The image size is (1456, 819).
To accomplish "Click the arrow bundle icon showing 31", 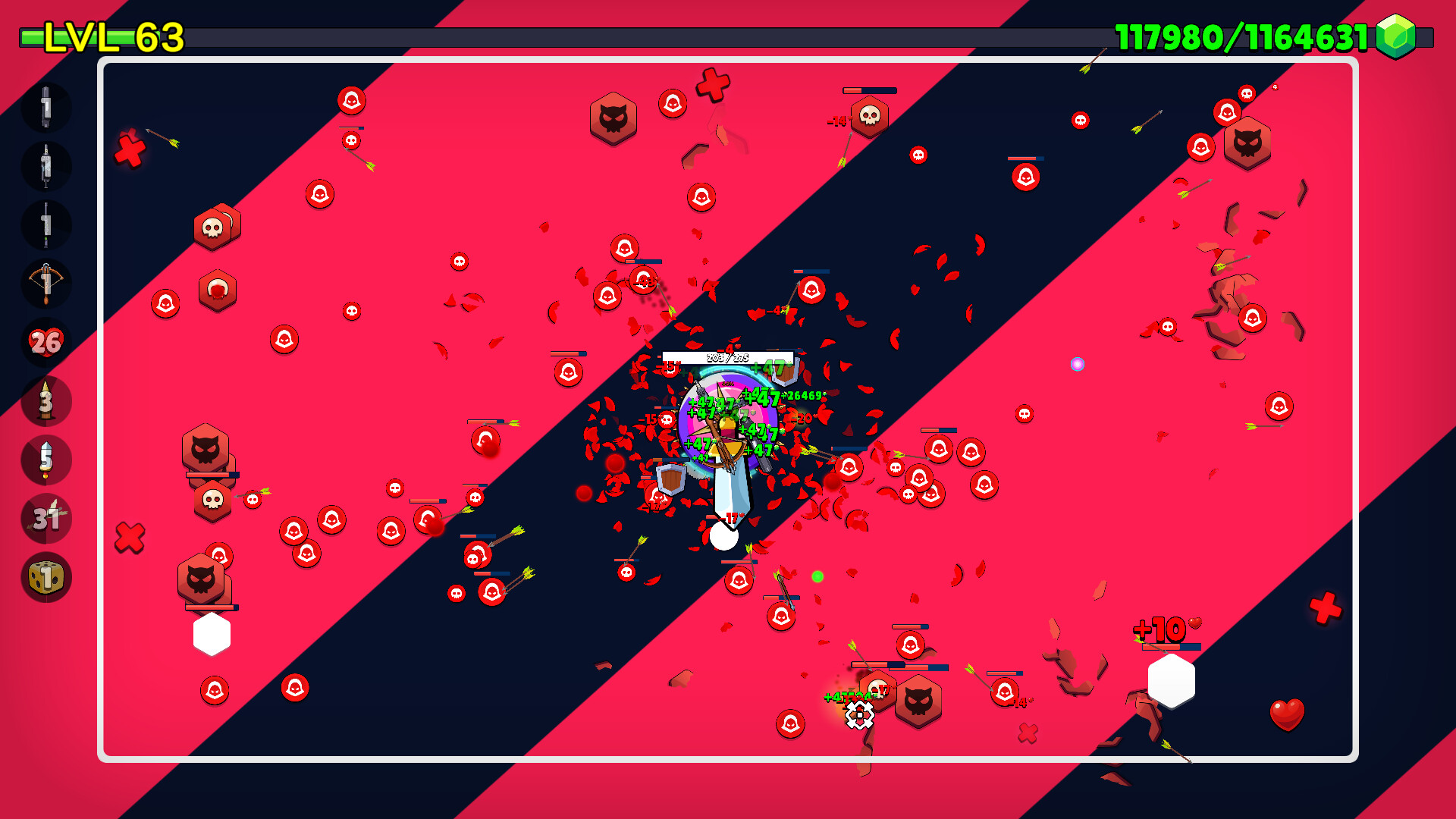I will tap(47, 519).
